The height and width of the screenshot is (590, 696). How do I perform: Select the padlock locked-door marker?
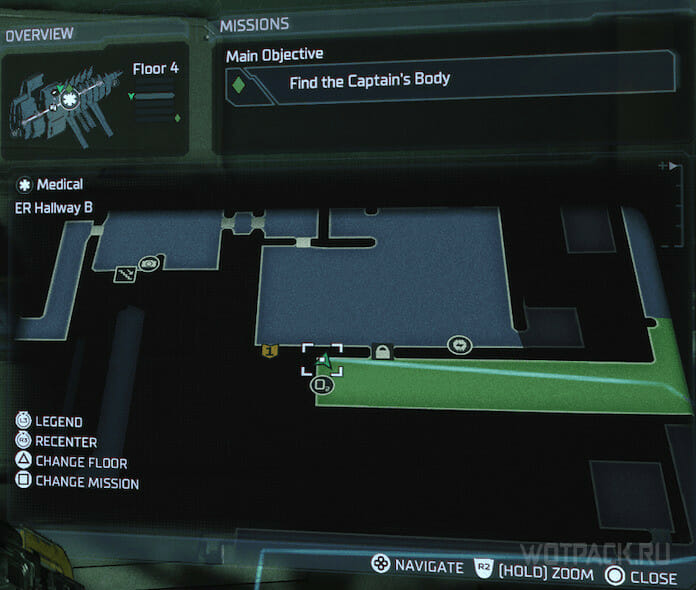(x=381, y=352)
